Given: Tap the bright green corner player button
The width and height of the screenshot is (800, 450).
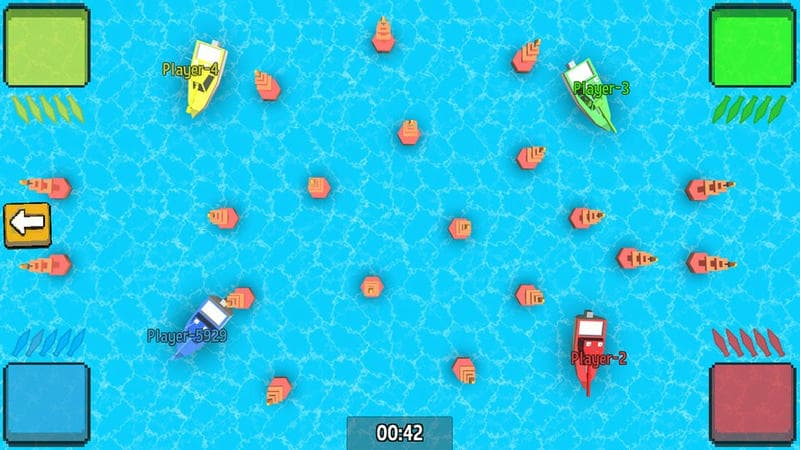Looking at the screenshot, I should click(x=753, y=45).
